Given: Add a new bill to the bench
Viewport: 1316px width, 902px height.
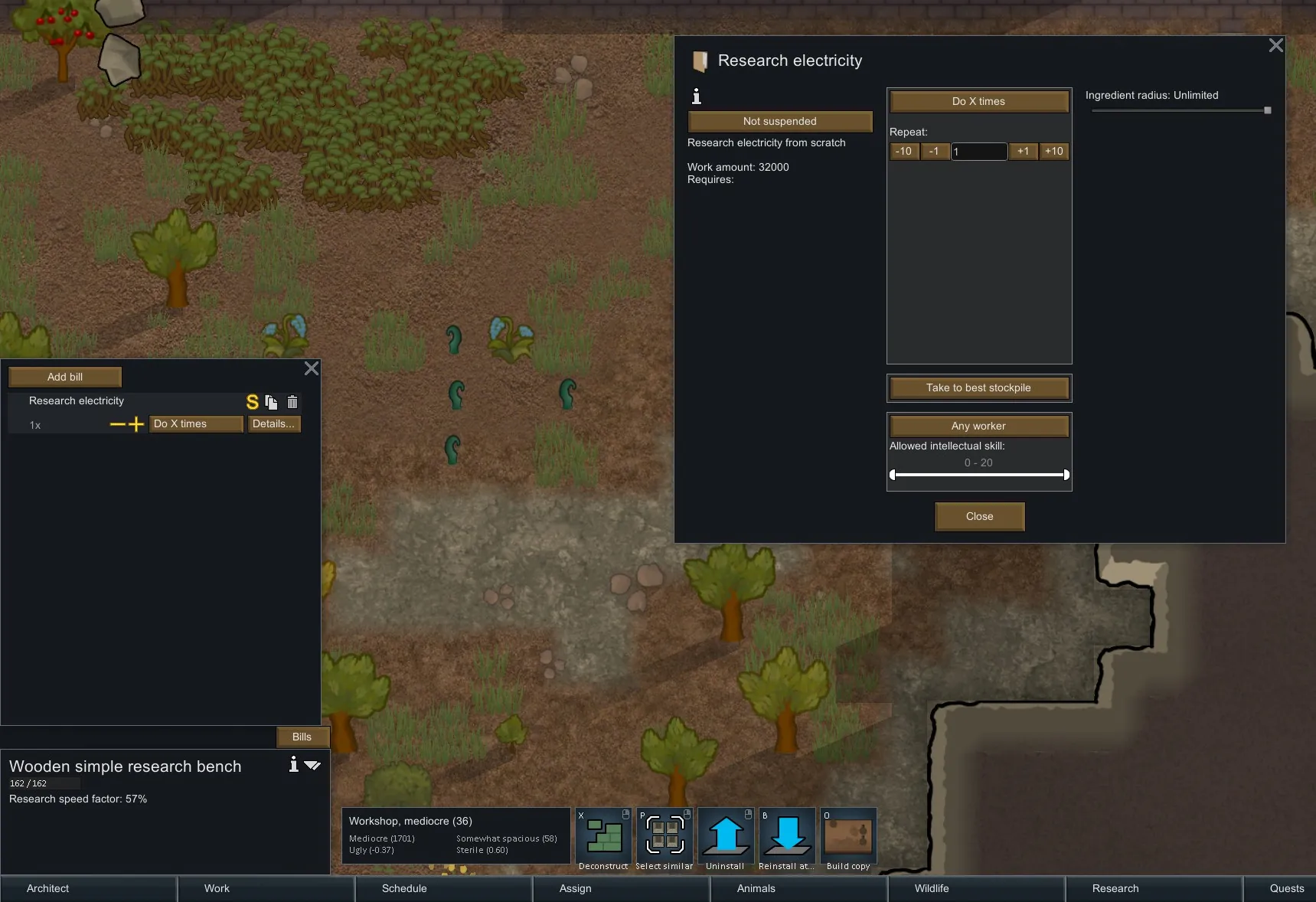Looking at the screenshot, I should pos(65,377).
